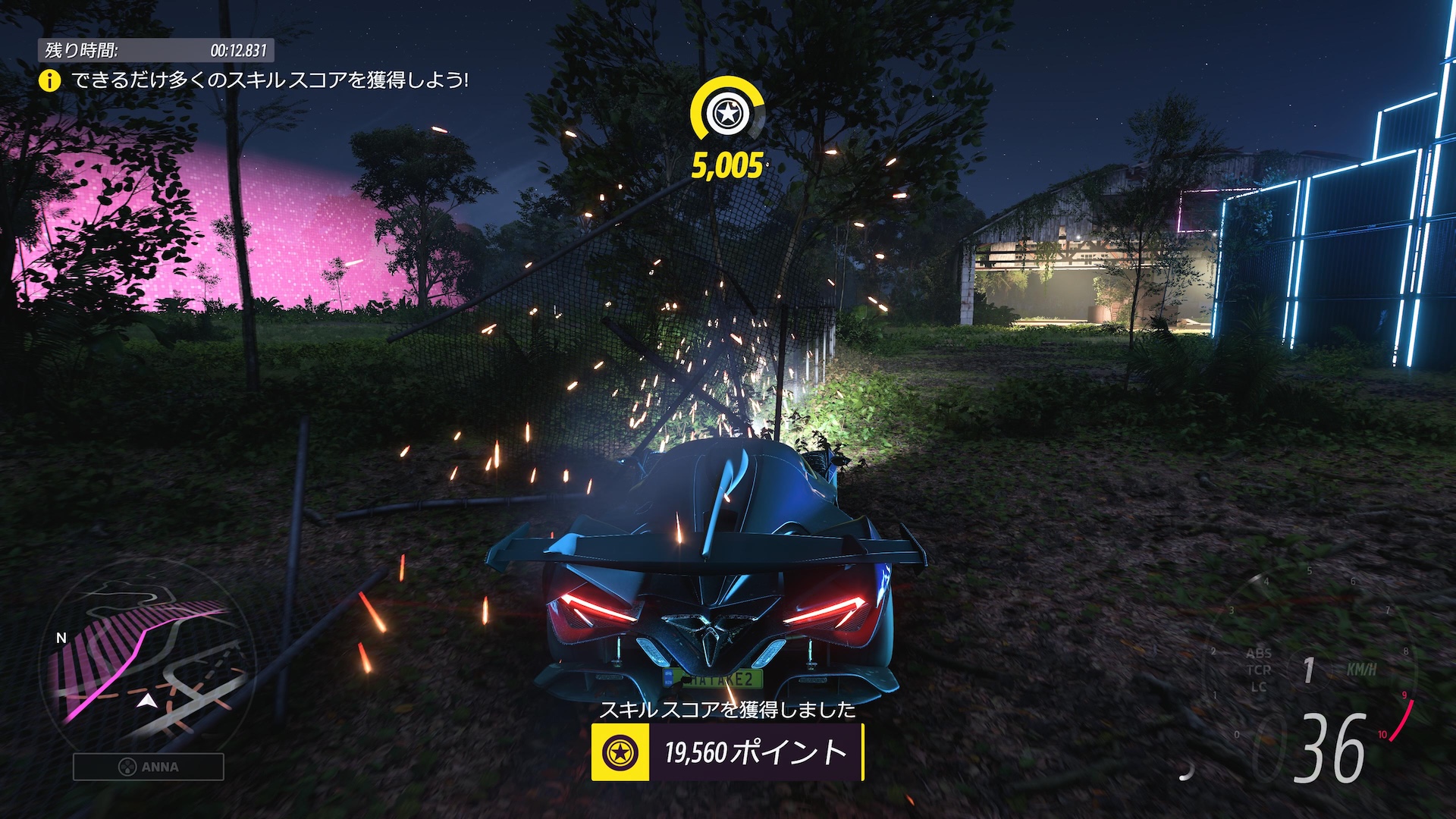The width and height of the screenshot is (1456, 819).
Task: Select the yellow information icon
Action: coord(49,79)
